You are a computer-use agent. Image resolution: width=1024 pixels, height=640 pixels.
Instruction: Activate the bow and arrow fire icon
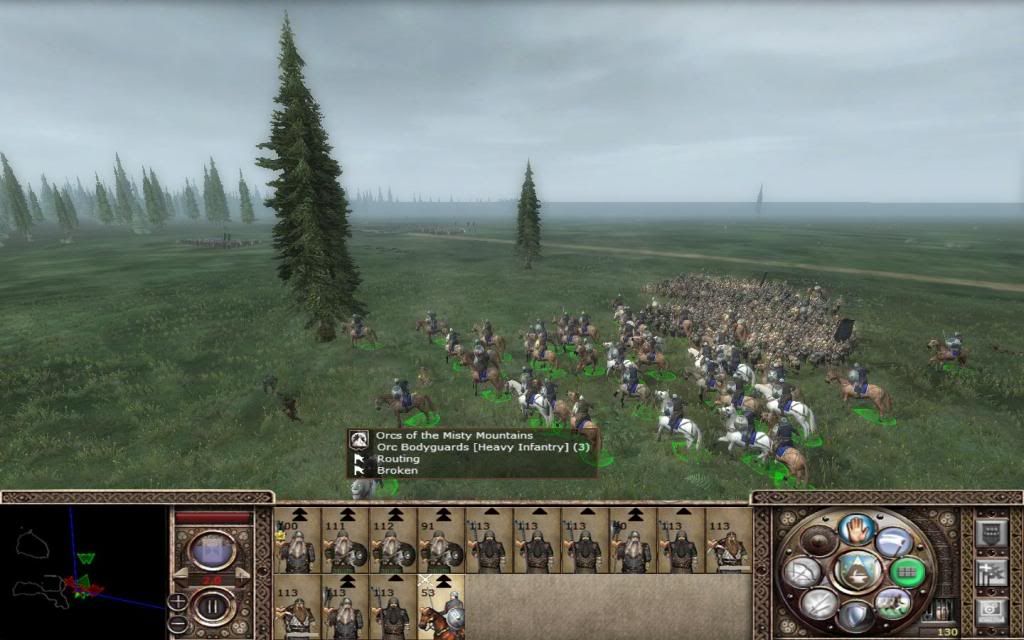click(x=802, y=571)
